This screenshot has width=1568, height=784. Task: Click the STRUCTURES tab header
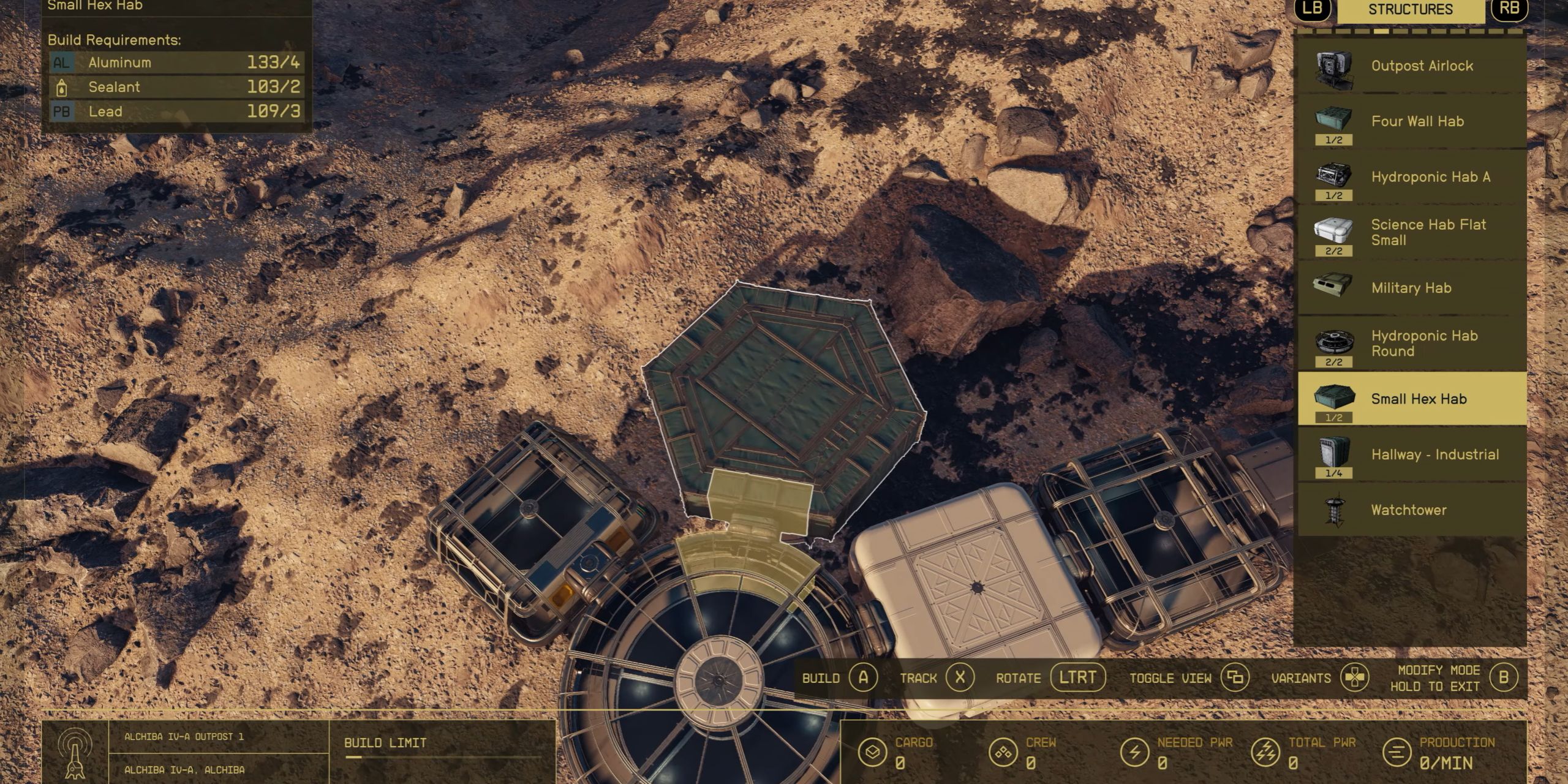[1410, 10]
